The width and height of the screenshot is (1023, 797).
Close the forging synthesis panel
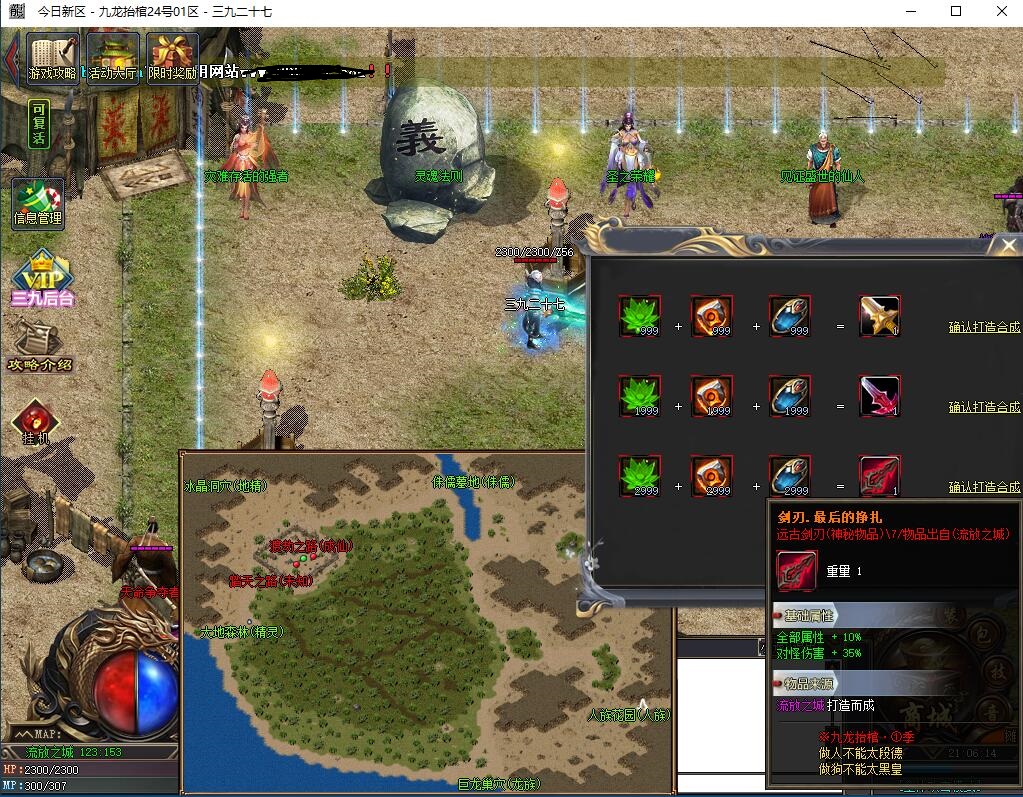point(1008,245)
